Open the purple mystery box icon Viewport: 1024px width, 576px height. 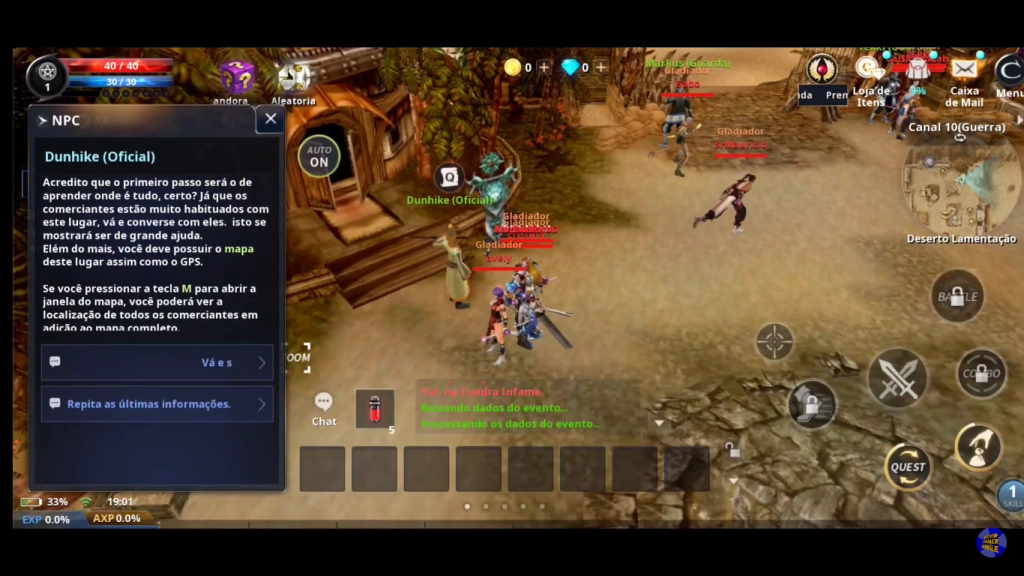tap(236, 77)
